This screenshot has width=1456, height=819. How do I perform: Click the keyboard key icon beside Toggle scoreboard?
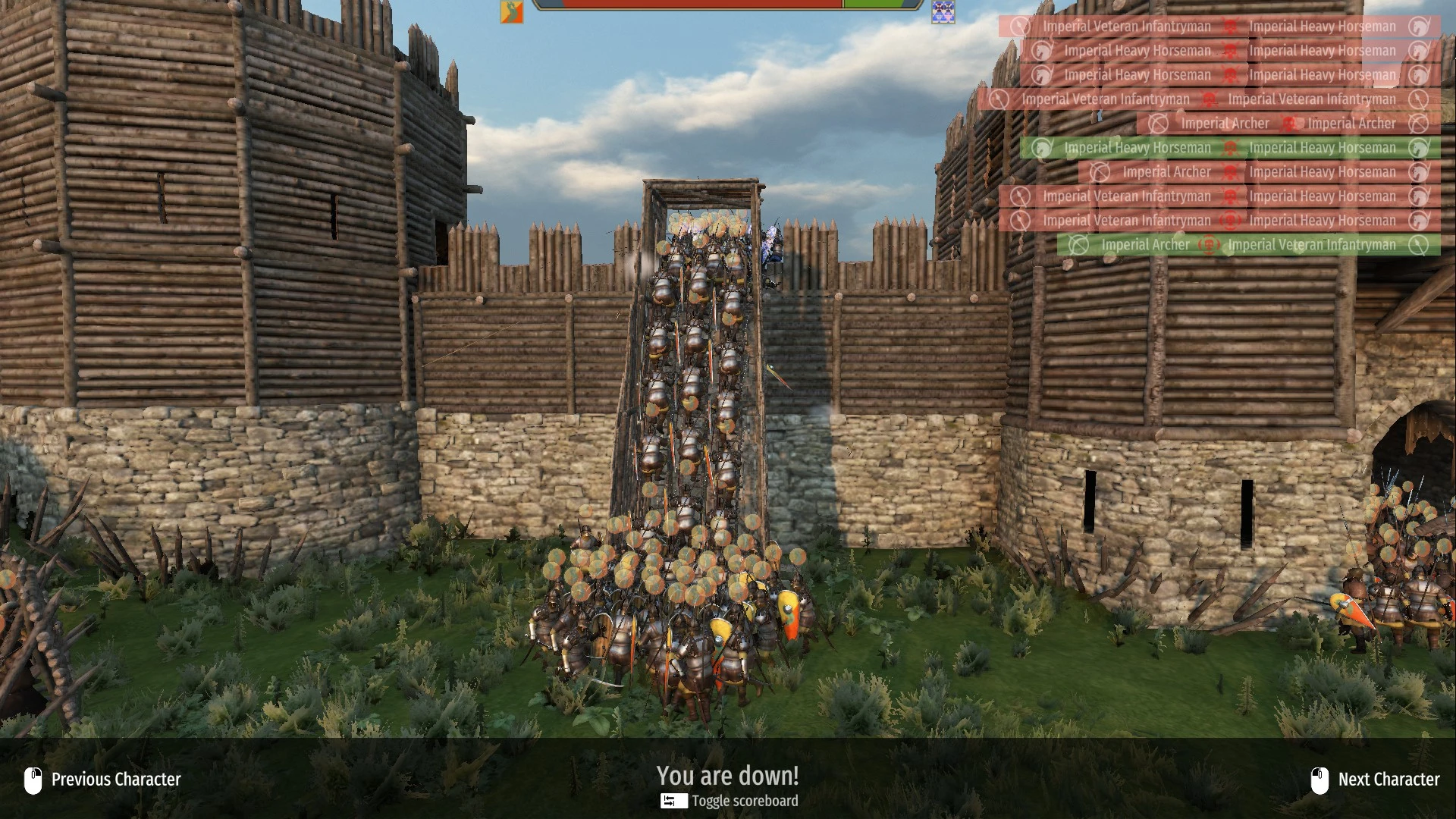pos(673,801)
